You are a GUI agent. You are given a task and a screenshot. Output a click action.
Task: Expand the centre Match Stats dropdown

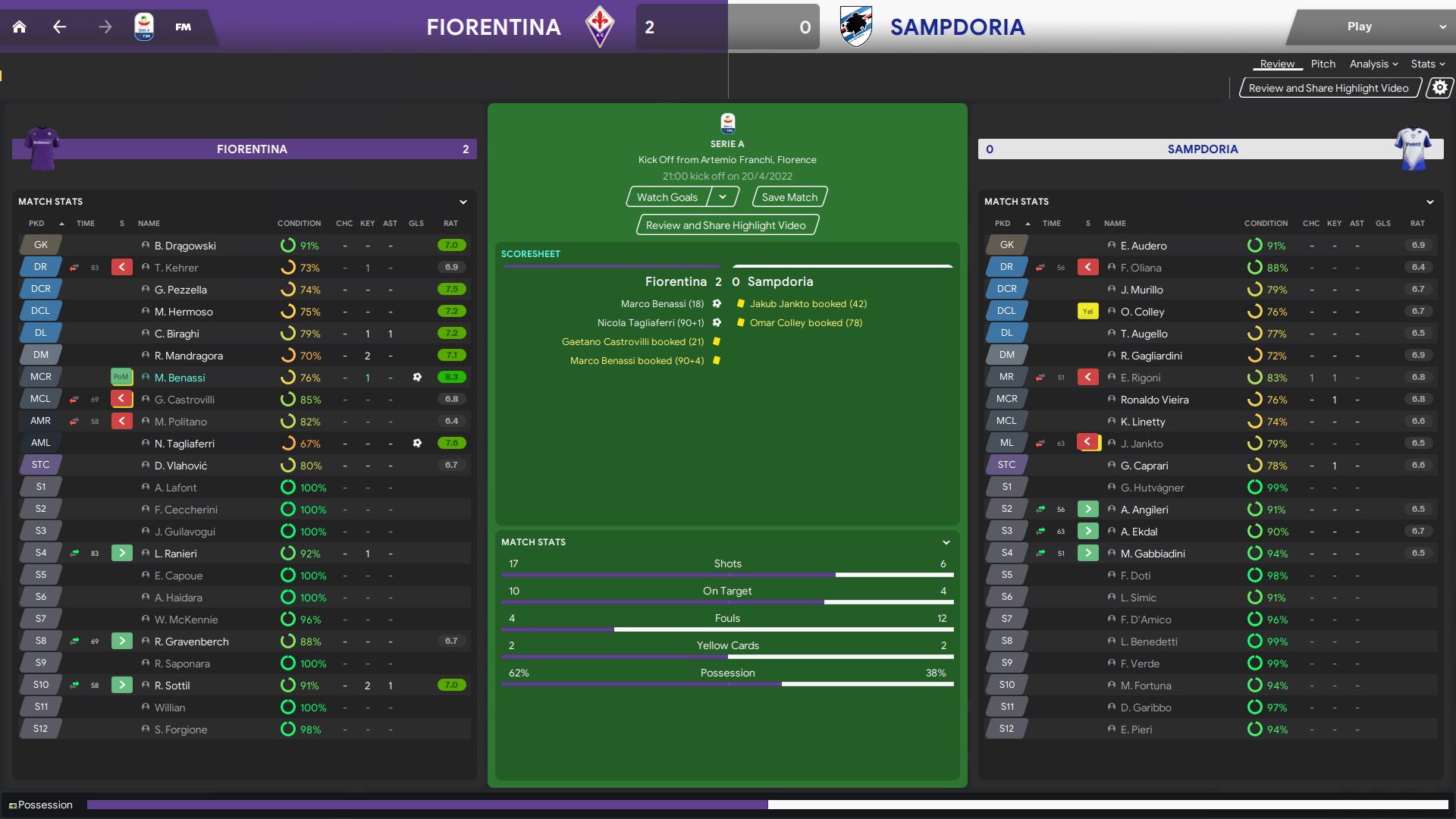[946, 542]
